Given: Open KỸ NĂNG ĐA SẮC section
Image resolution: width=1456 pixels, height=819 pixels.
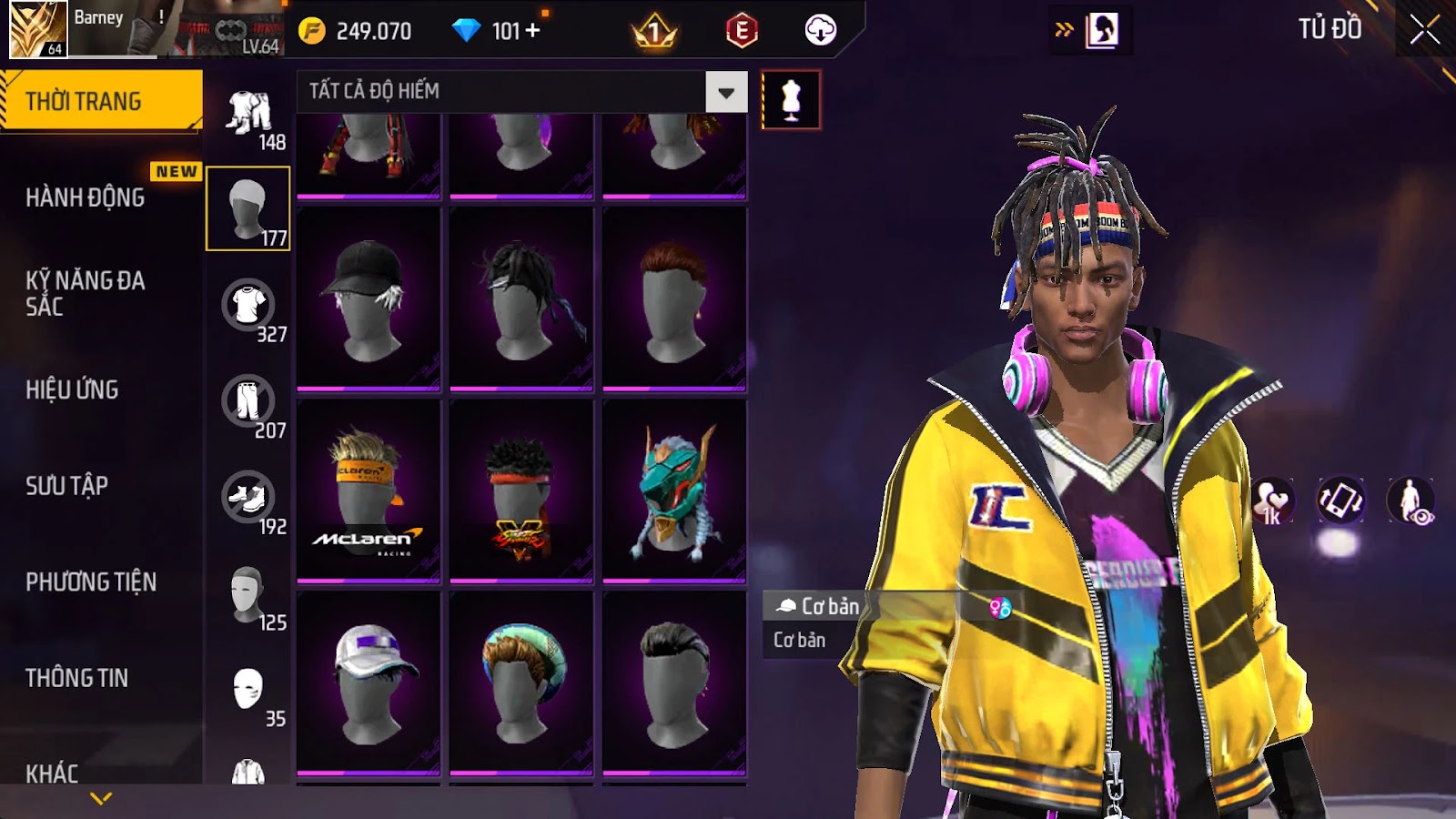Looking at the screenshot, I should coord(86,293).
